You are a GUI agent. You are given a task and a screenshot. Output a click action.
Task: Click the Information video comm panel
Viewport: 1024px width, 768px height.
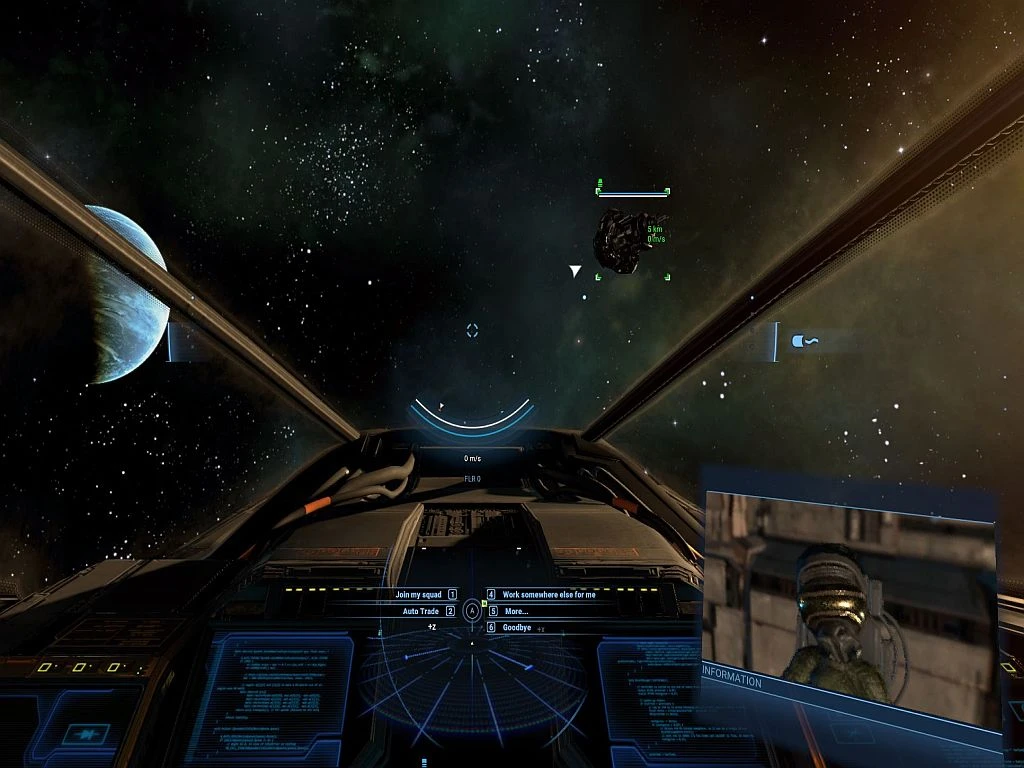pyautogui.click(x=850, y=600)
